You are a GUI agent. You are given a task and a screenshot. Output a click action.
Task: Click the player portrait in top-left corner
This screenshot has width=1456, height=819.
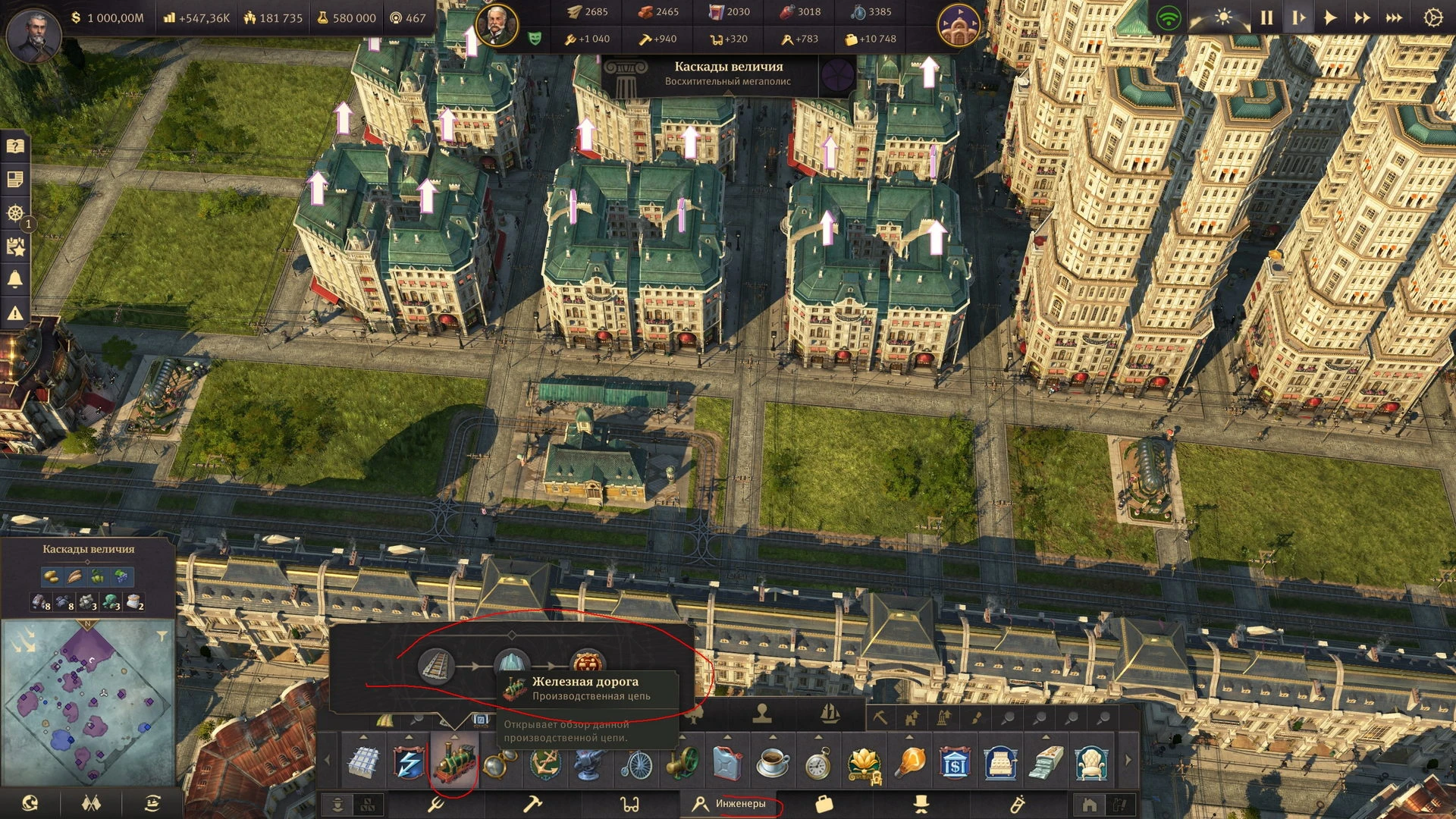coord(33,33)
